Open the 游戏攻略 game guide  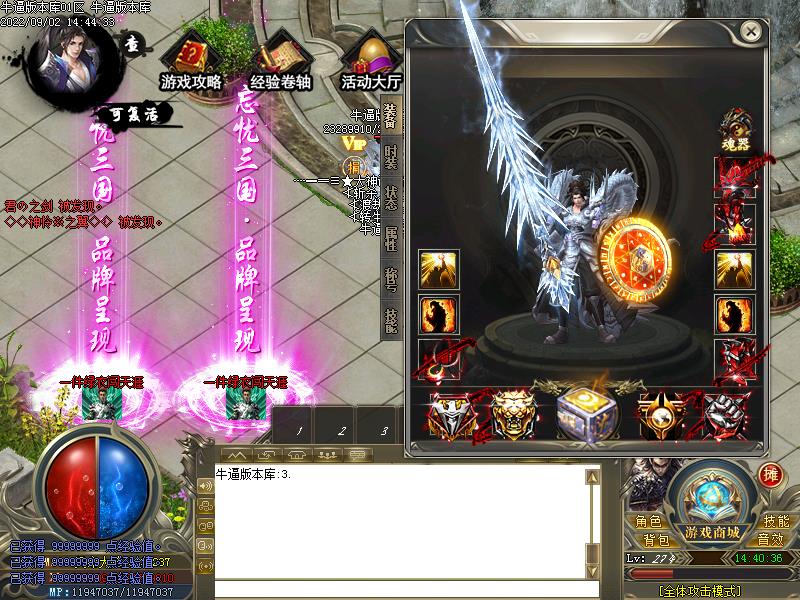(191, 60)
